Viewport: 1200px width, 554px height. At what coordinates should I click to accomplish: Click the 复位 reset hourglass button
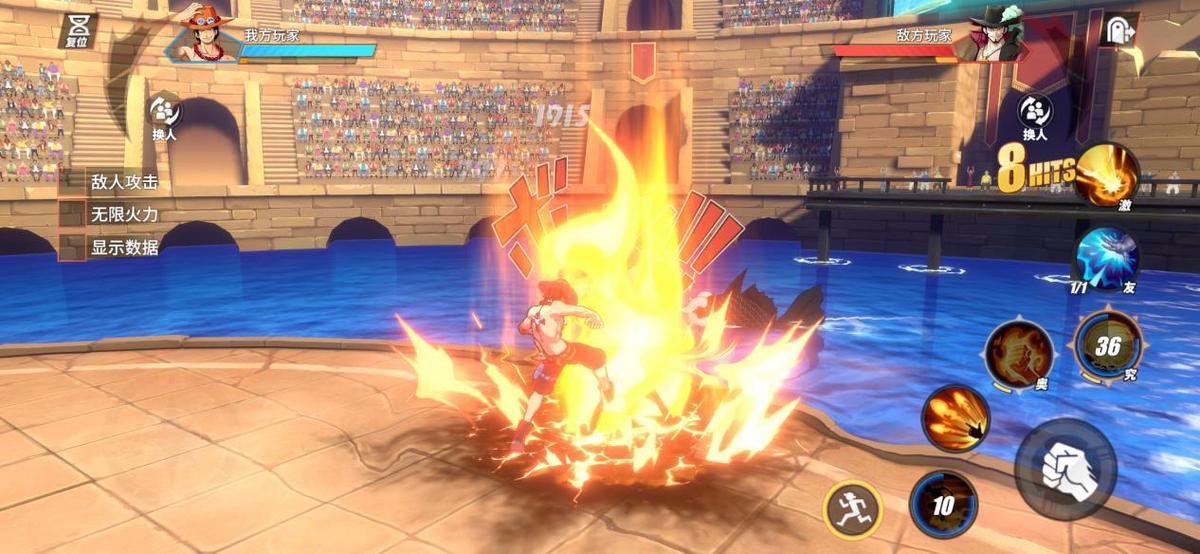77,29
